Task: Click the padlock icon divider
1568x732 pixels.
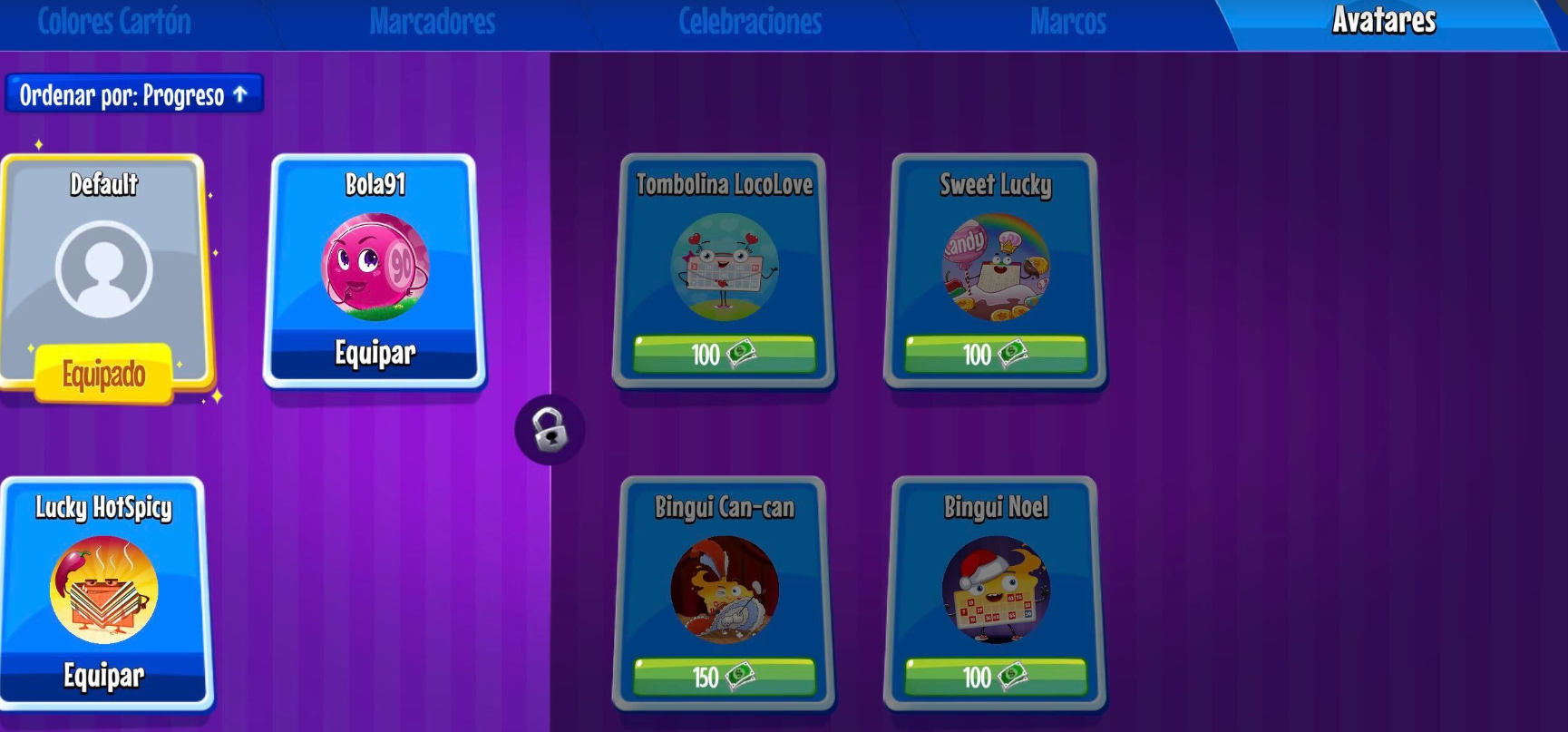Action: point(550,430)
